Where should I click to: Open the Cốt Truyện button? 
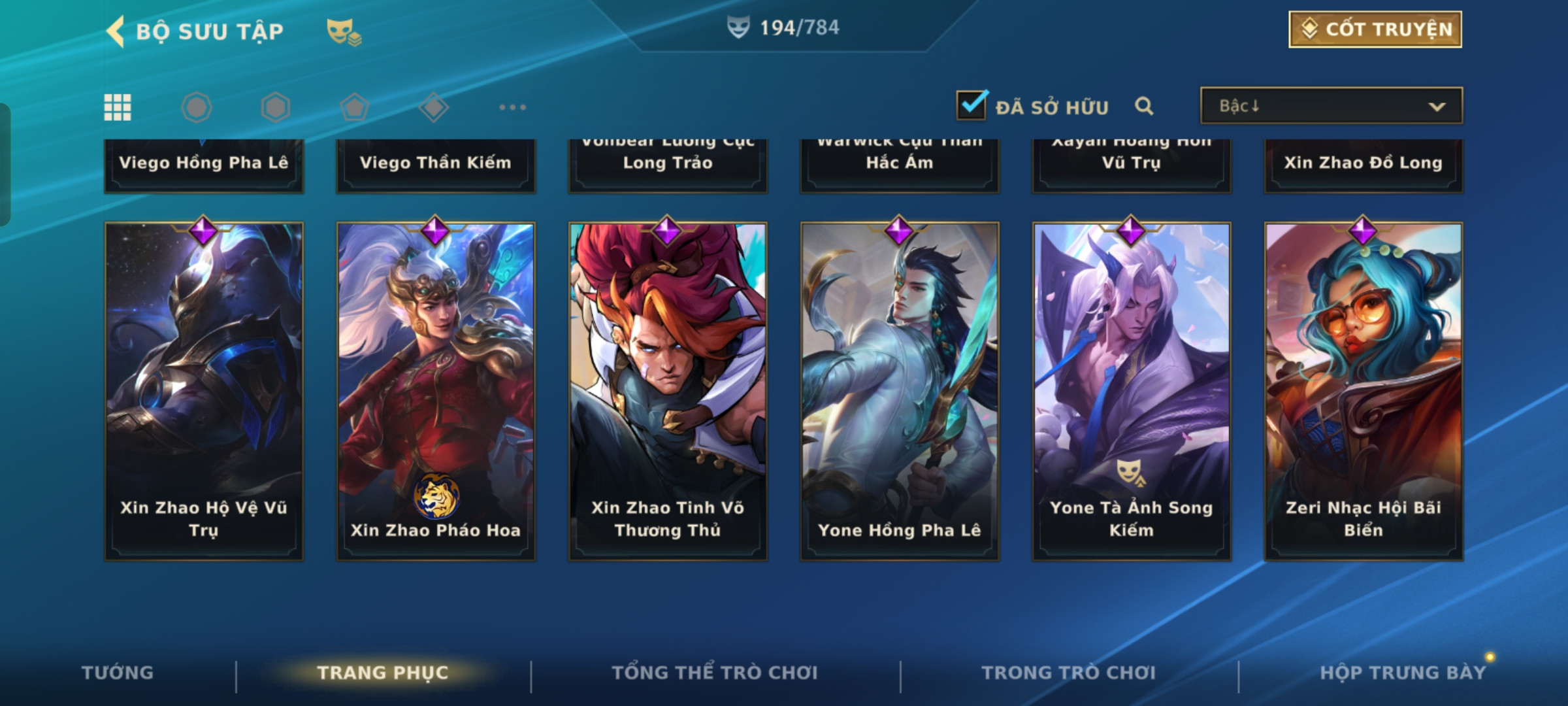coord(1375,29)
